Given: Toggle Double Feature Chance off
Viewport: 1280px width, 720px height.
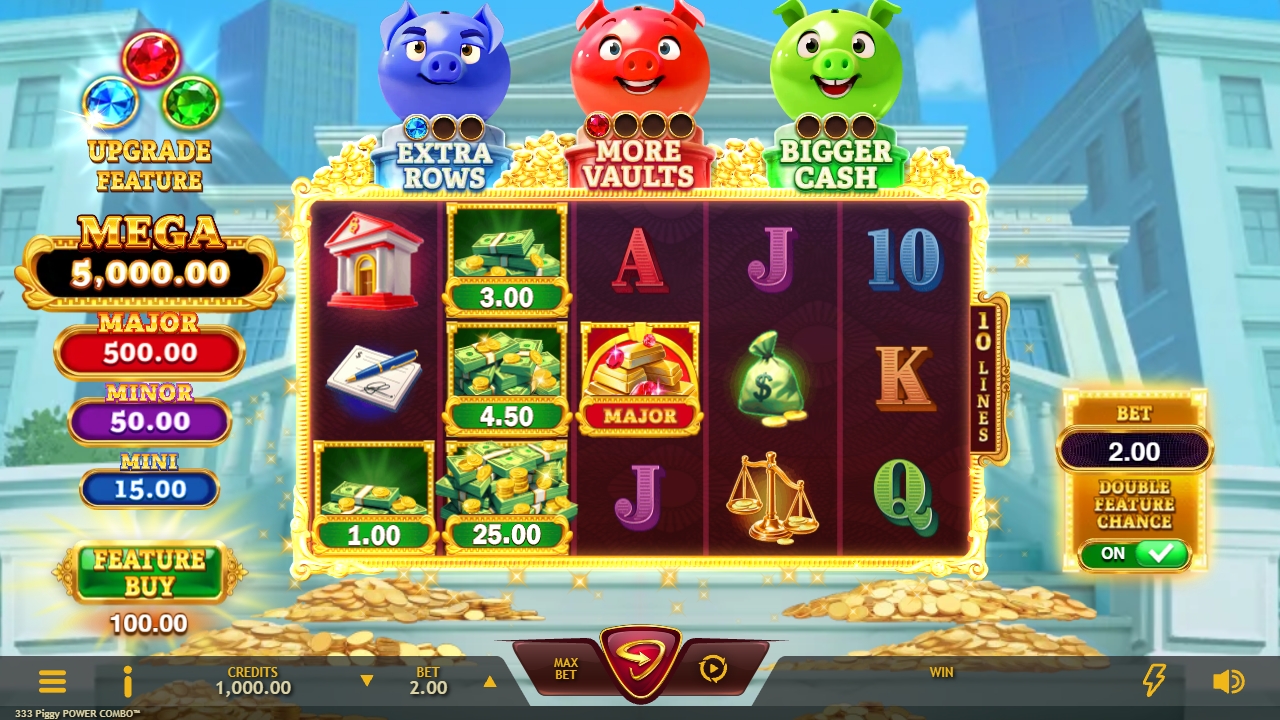Looking at the screenshot, I should (1135, 554).
